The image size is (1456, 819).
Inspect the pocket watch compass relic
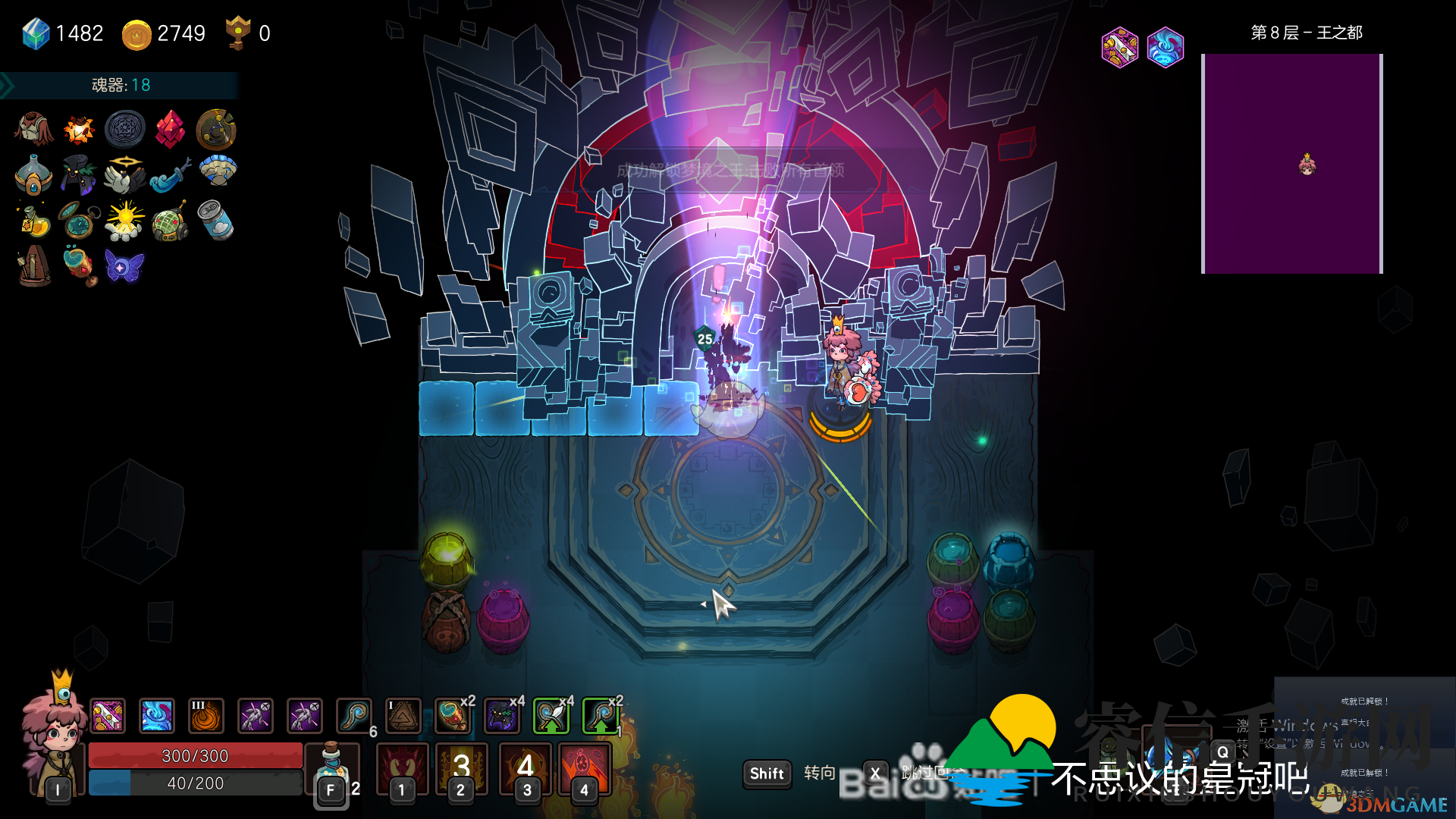pos(79,220)
